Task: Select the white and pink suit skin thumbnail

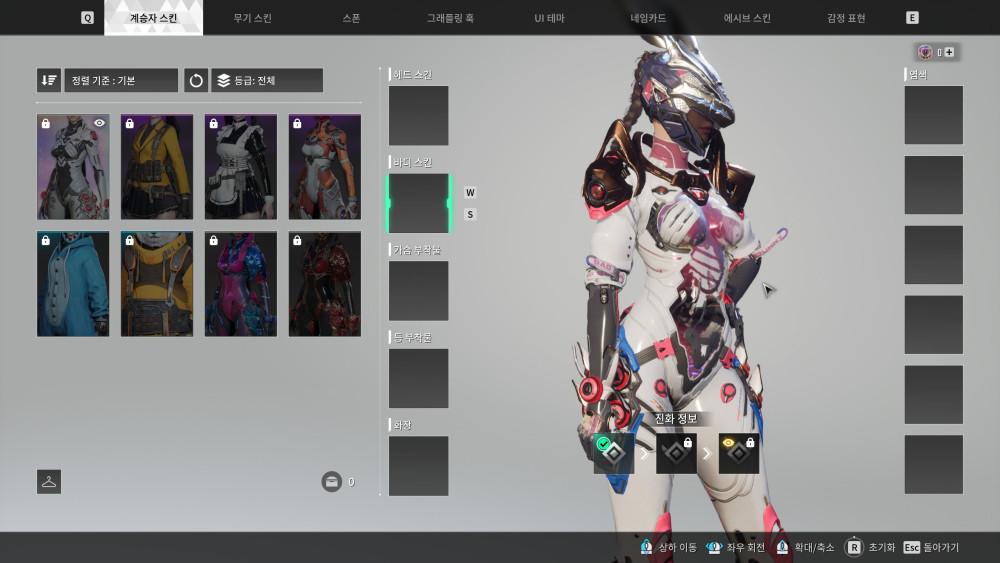Action: tap(73, 166)
